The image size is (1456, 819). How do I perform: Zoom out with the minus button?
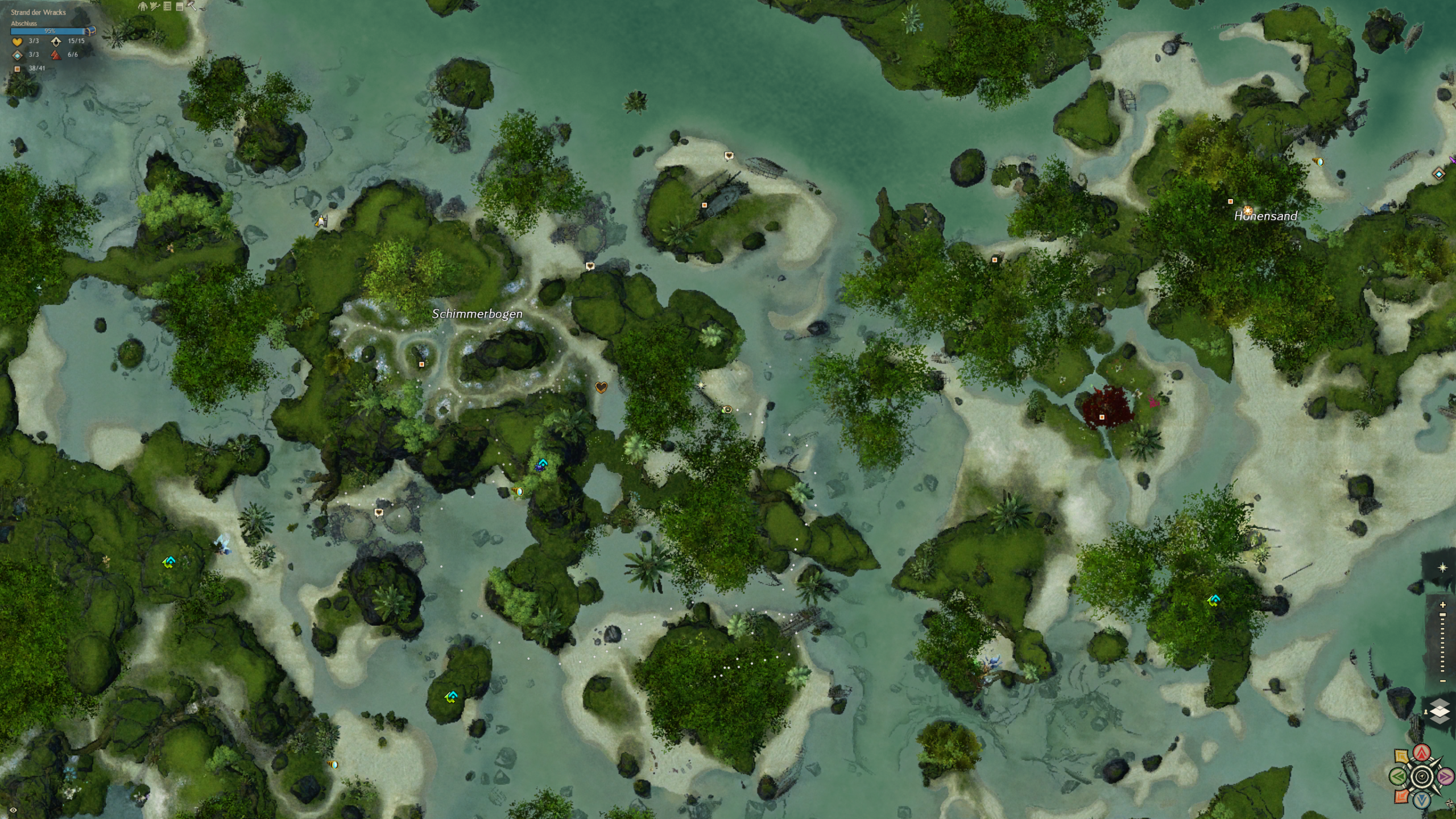[1442, 681]
